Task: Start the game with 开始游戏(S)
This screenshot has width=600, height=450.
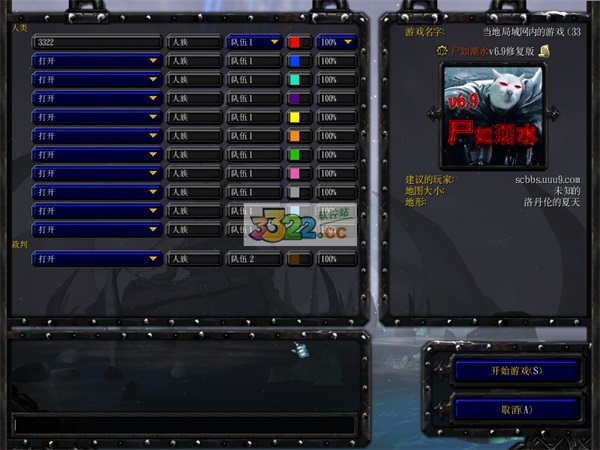Action: pyautogui.click(x=516, y=370)
